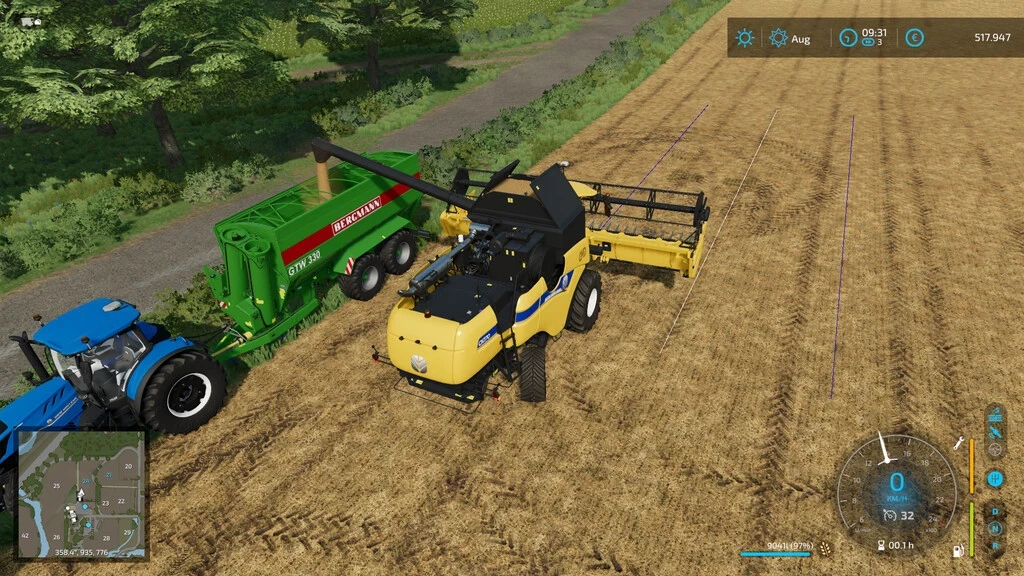Screen dimensions: 1024x576
Task: Select field 25 on the minimap
Action: coord(57,486)
